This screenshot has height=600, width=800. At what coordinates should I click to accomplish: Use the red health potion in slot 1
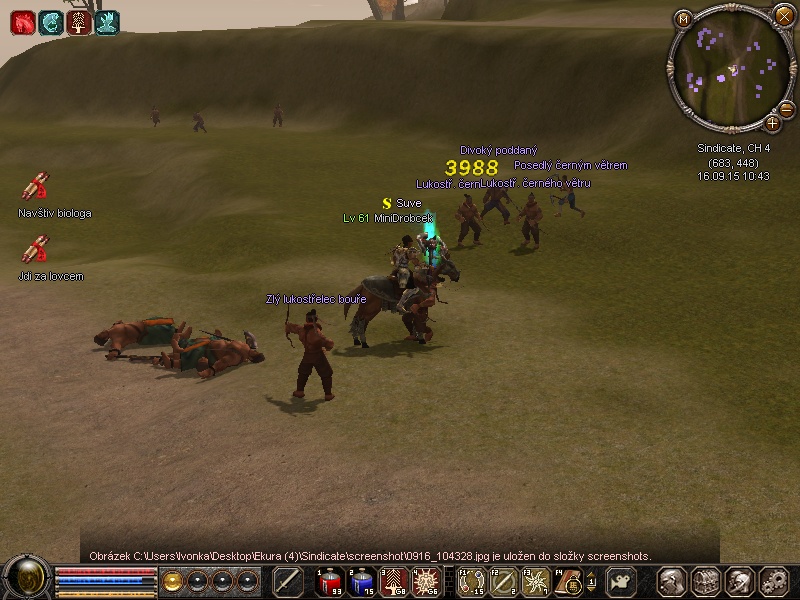(x=330, y=581)
